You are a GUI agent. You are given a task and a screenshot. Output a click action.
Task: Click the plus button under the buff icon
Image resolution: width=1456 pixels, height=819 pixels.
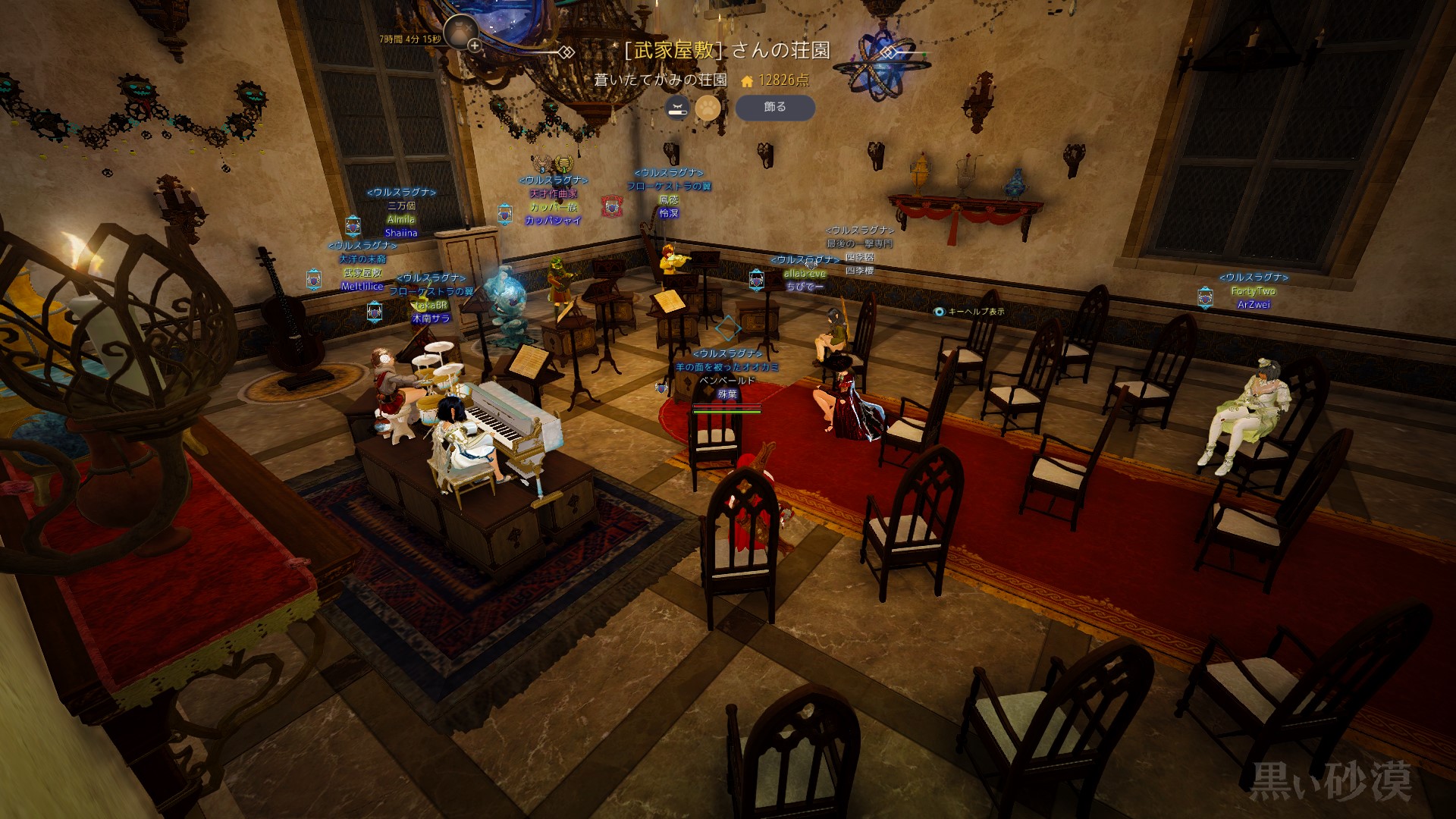474,45
